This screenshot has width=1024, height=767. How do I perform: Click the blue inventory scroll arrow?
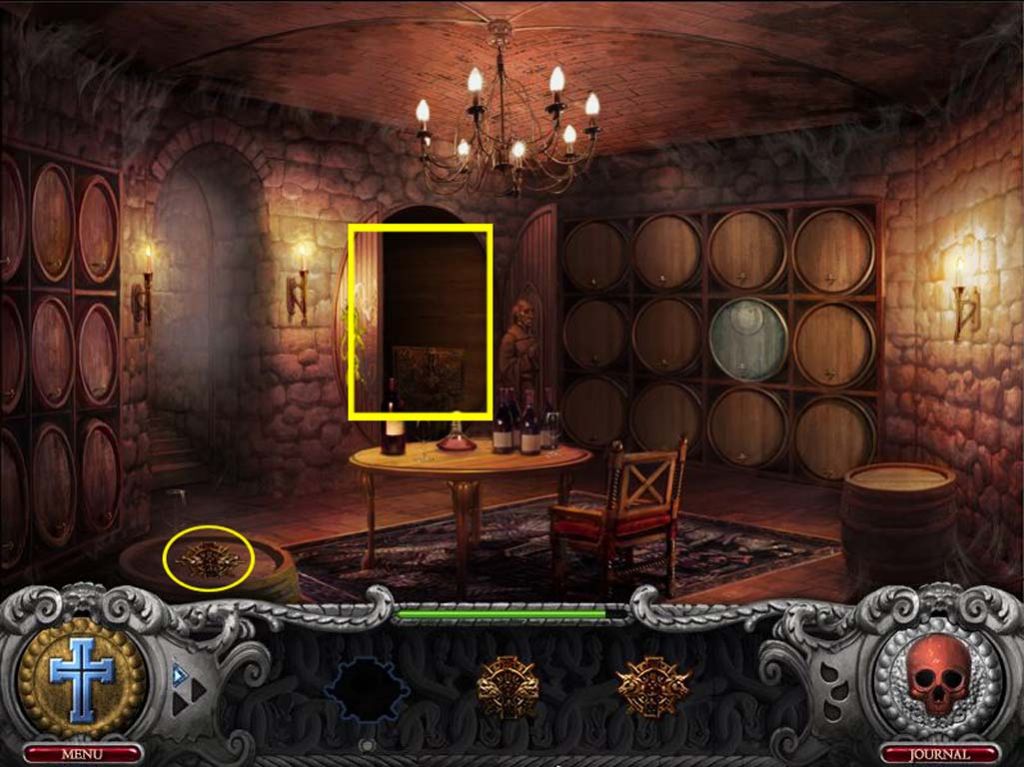181,674
